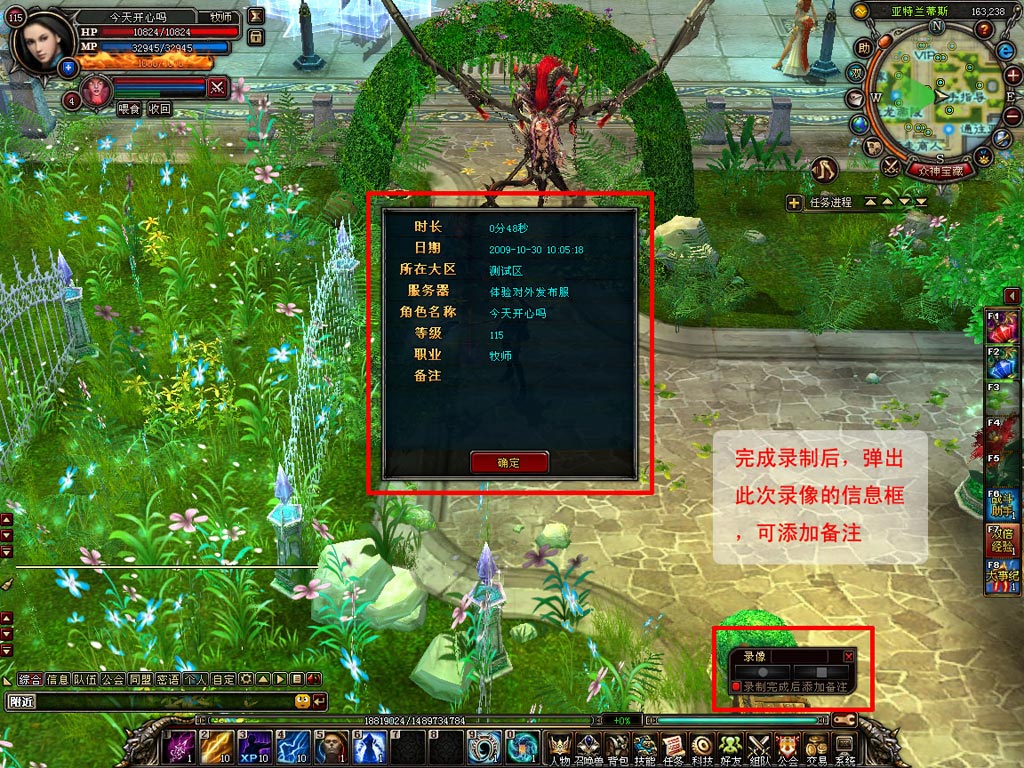Expand the 任务进程 quest tracker
Image resolution: width=1024 pixels, height=768 pixels.
794,203
